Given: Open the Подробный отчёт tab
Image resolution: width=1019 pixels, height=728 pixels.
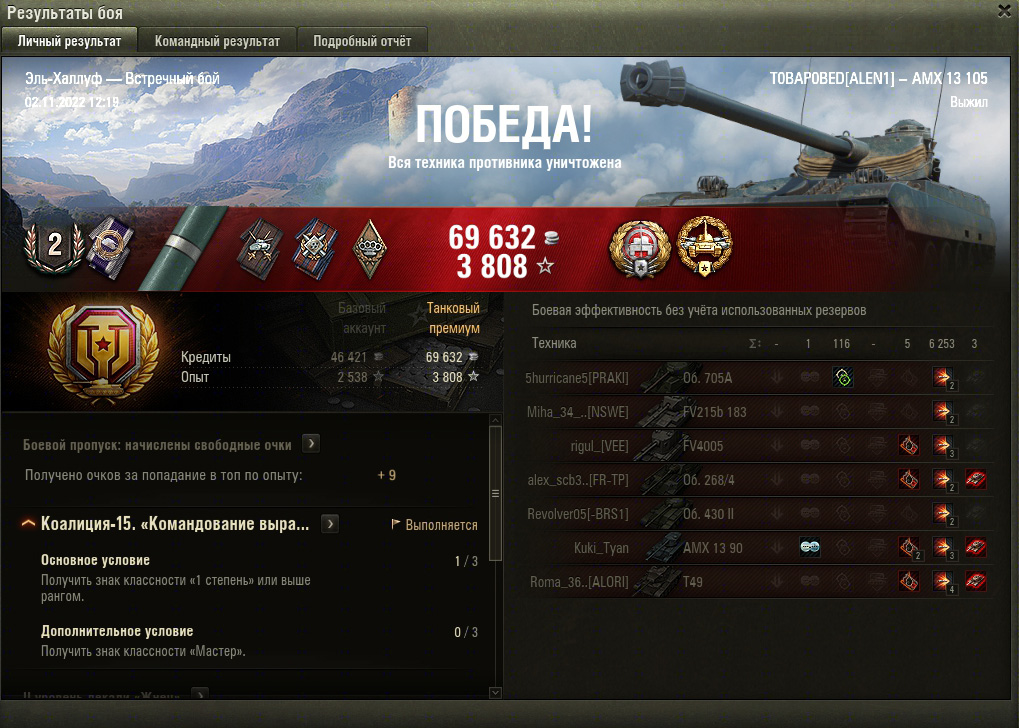Looking at the screenshot, I should tap(362, 41).
